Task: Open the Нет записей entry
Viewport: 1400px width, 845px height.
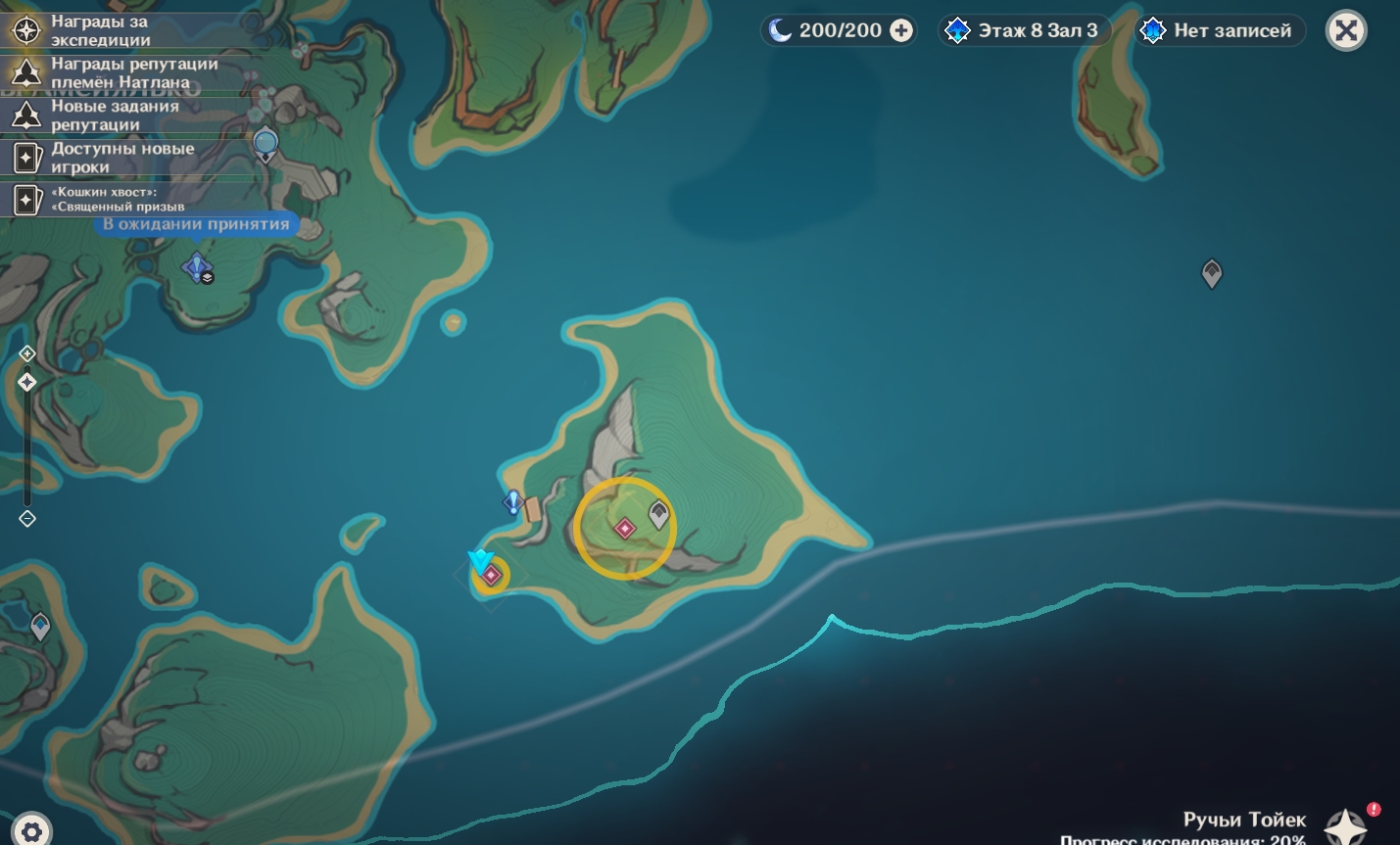Action: (x=1220, y=30)
